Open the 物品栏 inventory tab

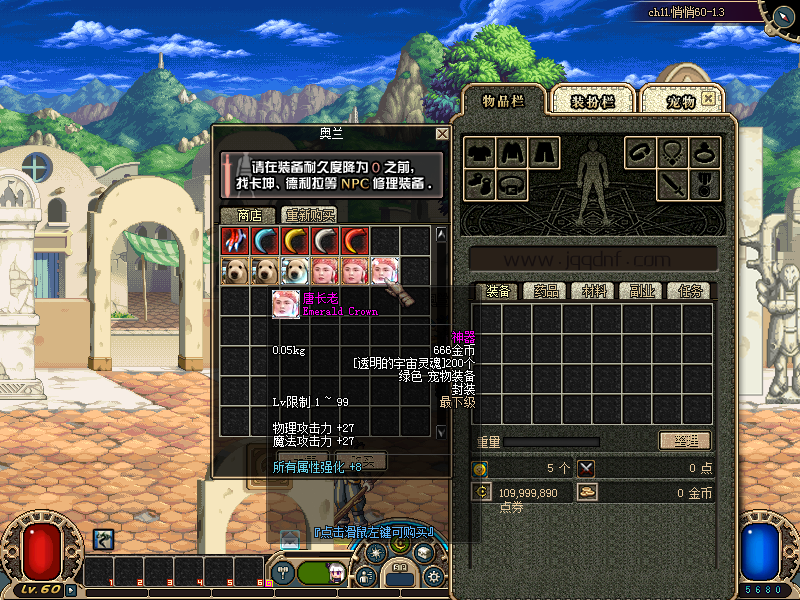(503, 100)
